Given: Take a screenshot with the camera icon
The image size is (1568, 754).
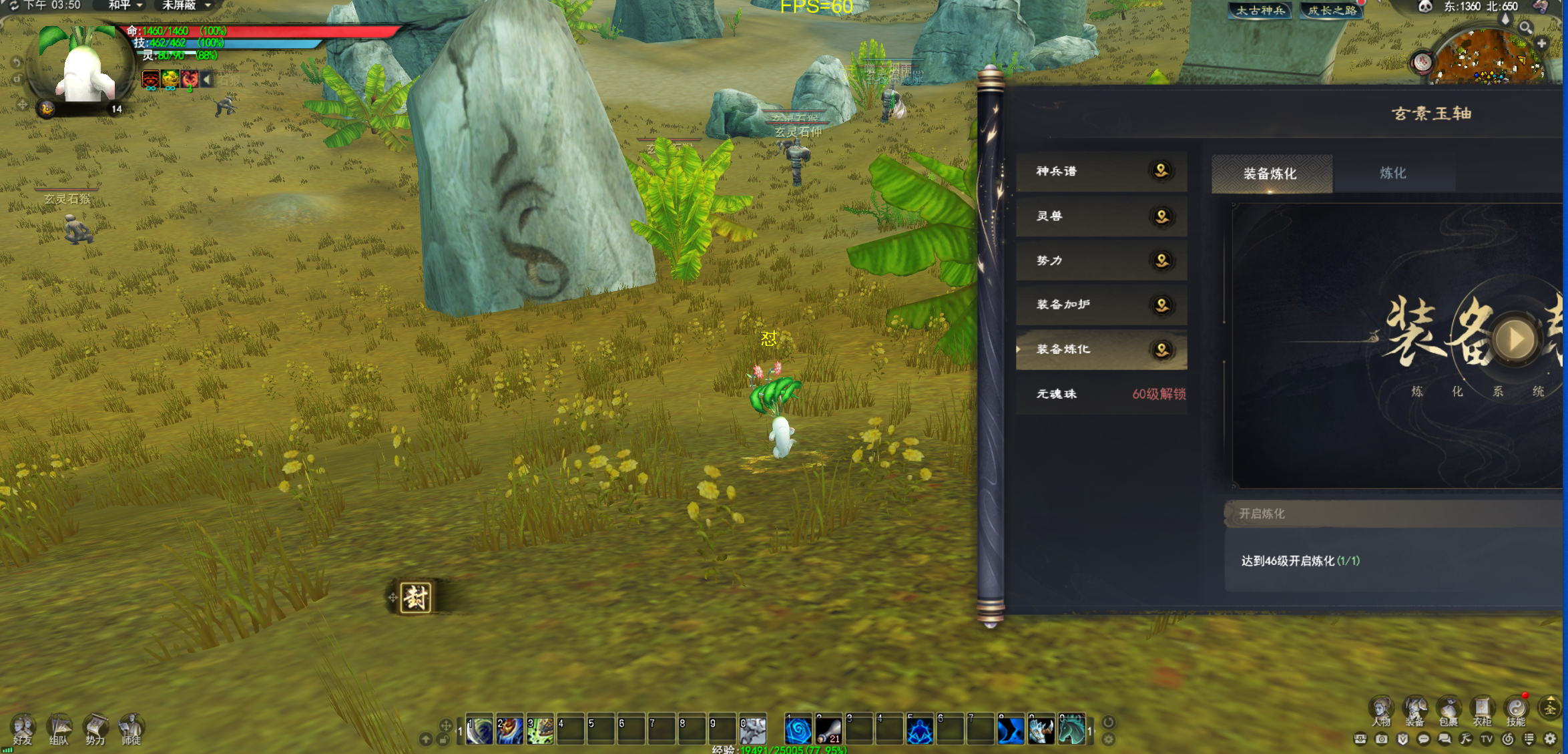Looking at the screenshot, I should [x=1382, y=739].
